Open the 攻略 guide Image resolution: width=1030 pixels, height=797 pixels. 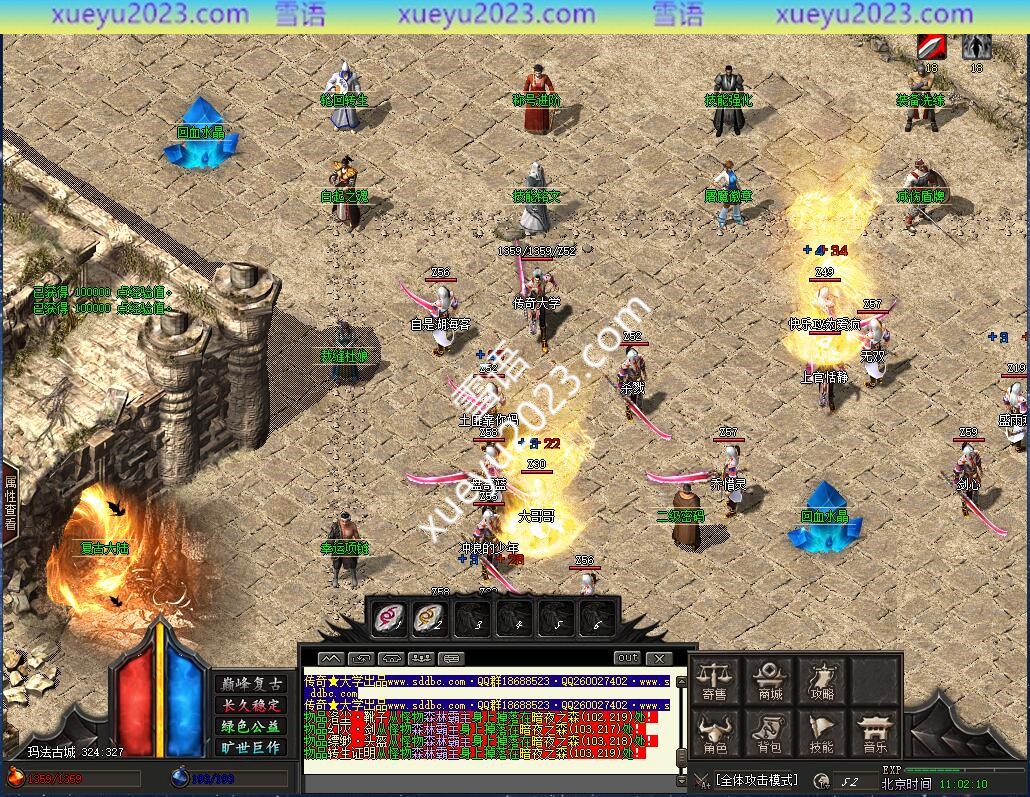(822, 681)
